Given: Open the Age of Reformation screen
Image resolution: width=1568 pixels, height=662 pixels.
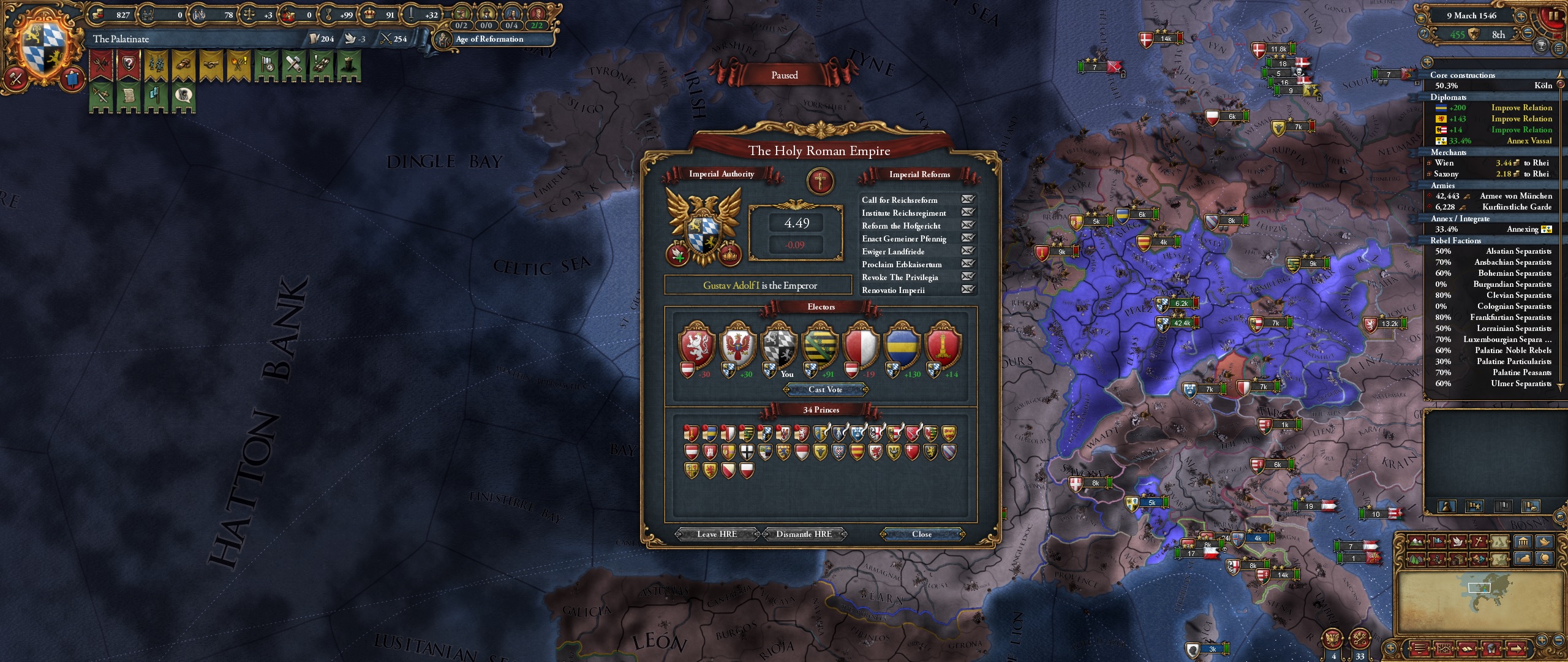Looking at the screenshot, I should (490, 39).
